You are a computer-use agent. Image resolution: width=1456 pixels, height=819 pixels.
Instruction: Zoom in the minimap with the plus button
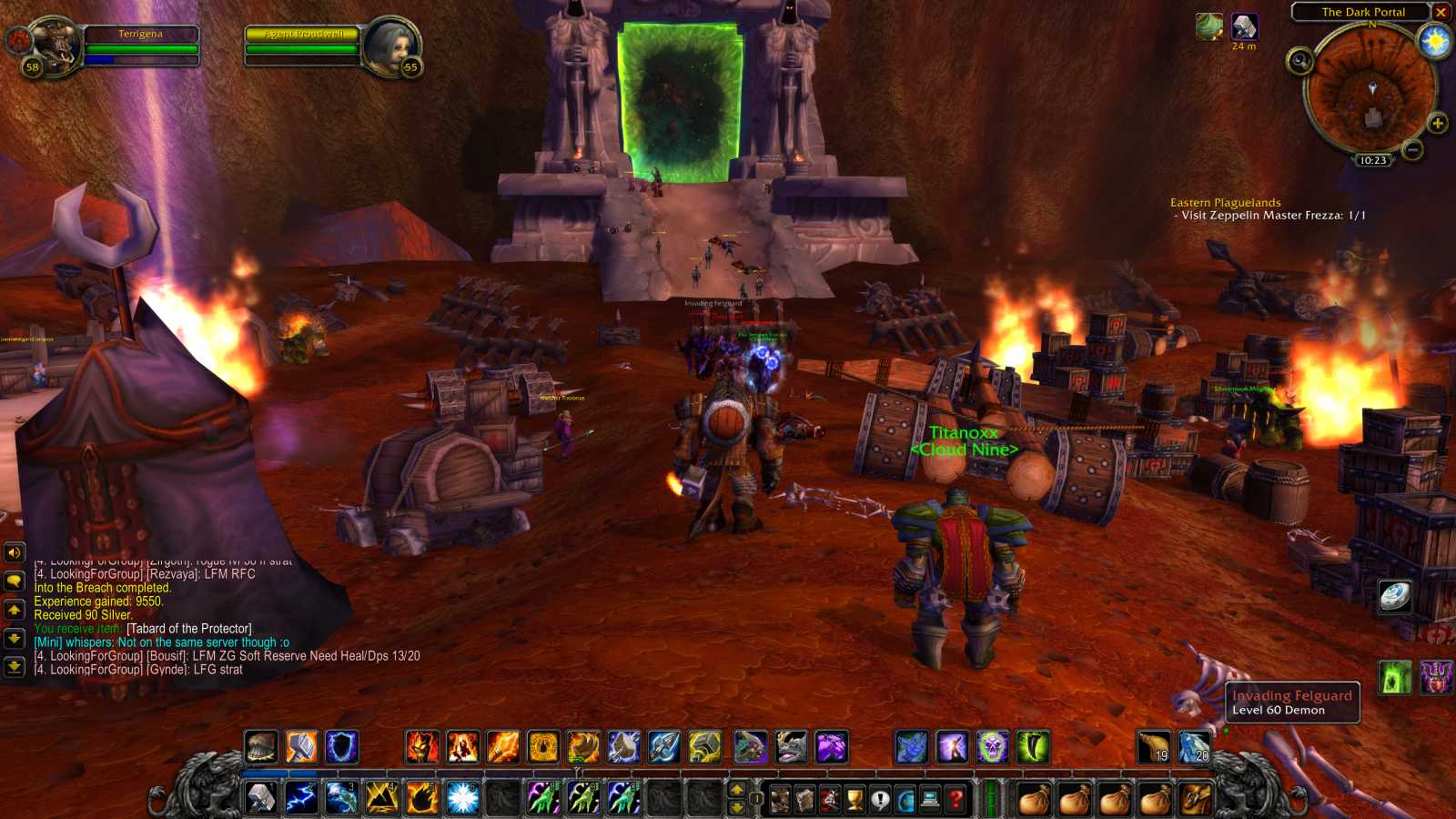[1438, 123]
